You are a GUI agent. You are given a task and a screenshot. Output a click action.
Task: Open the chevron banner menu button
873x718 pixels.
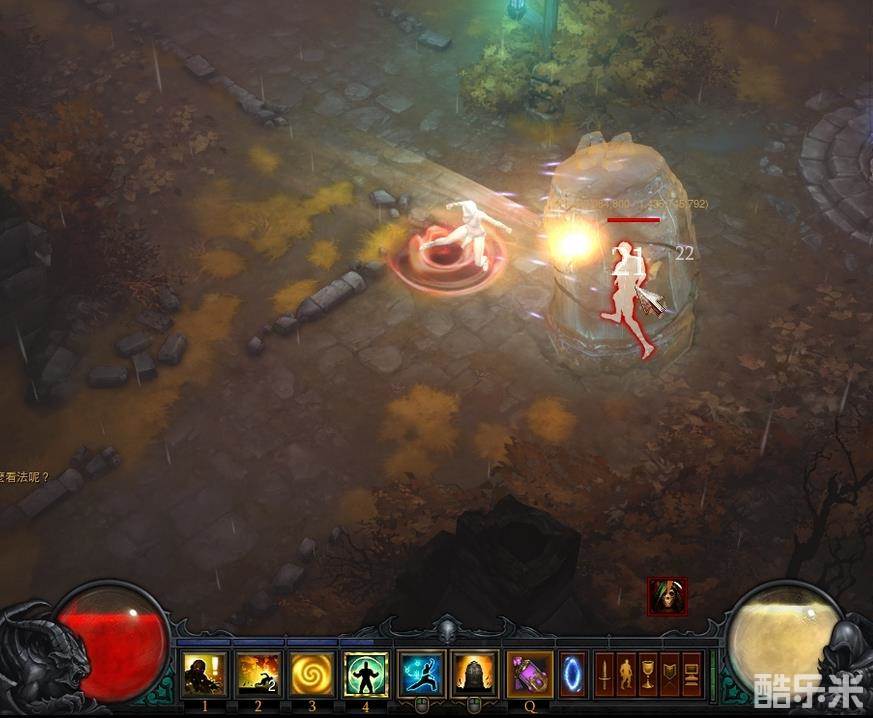tap(670, 674)
